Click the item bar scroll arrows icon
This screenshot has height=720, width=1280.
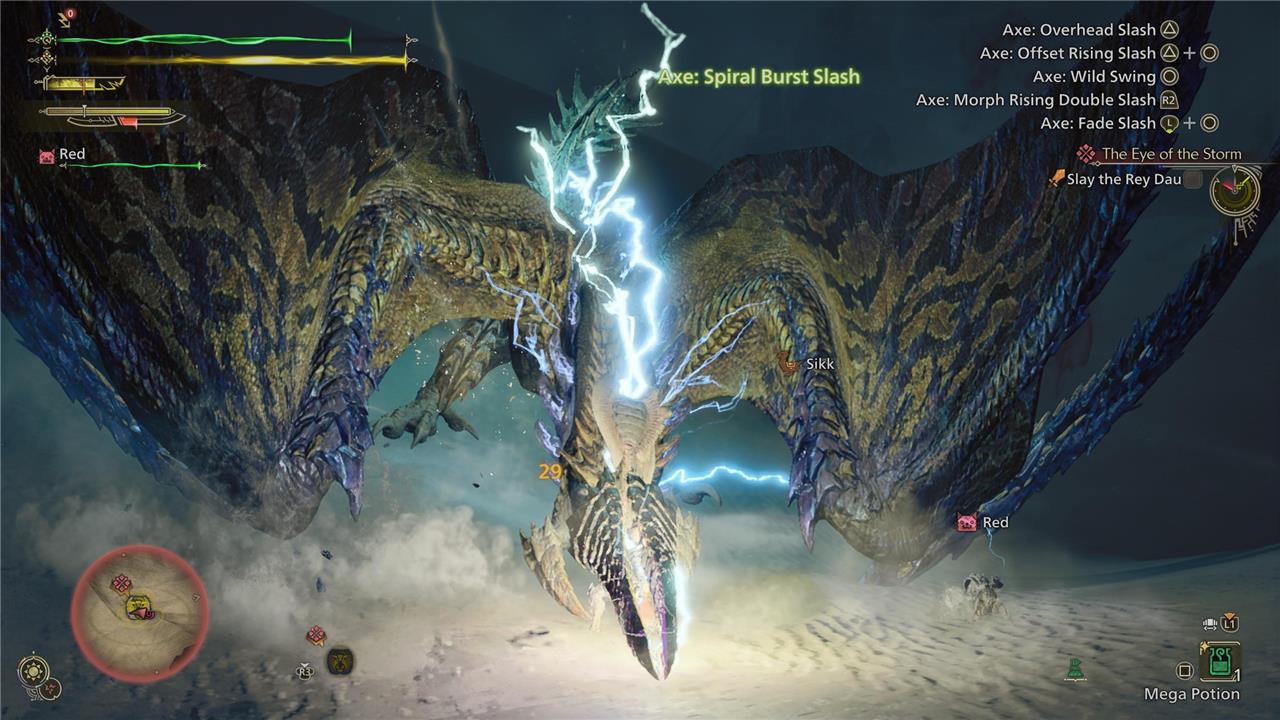[1208, 624]
